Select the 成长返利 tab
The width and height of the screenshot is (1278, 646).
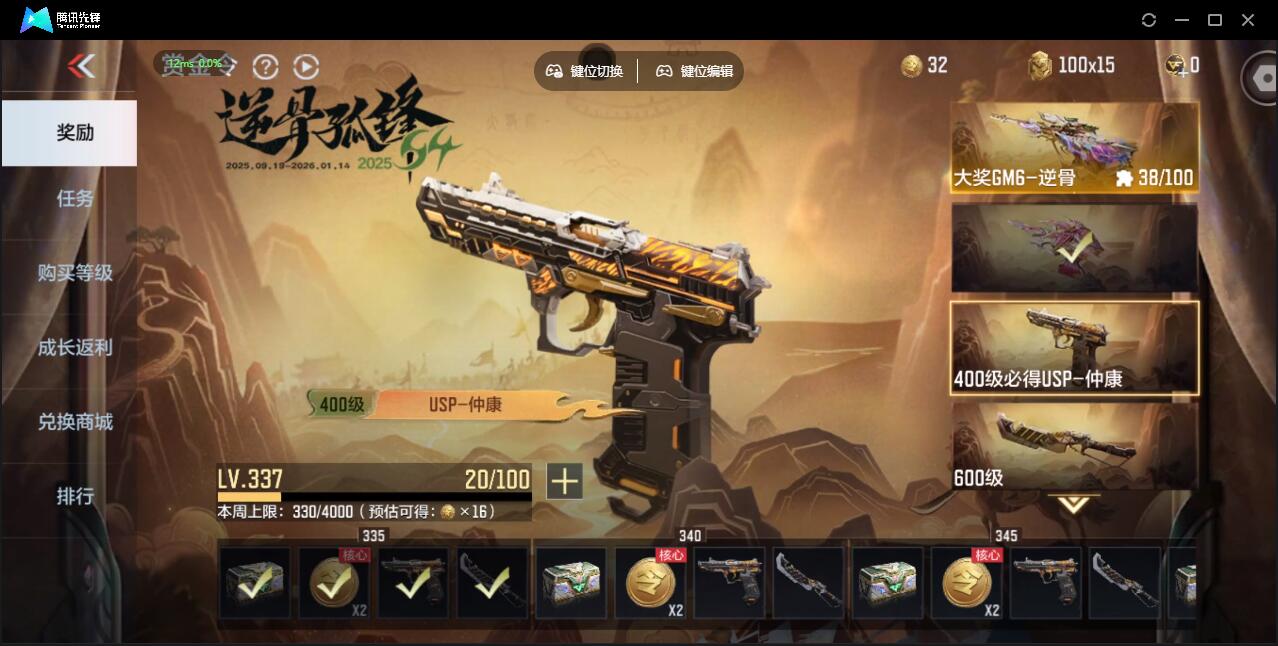pyautogui.click(x=75, y=347)
